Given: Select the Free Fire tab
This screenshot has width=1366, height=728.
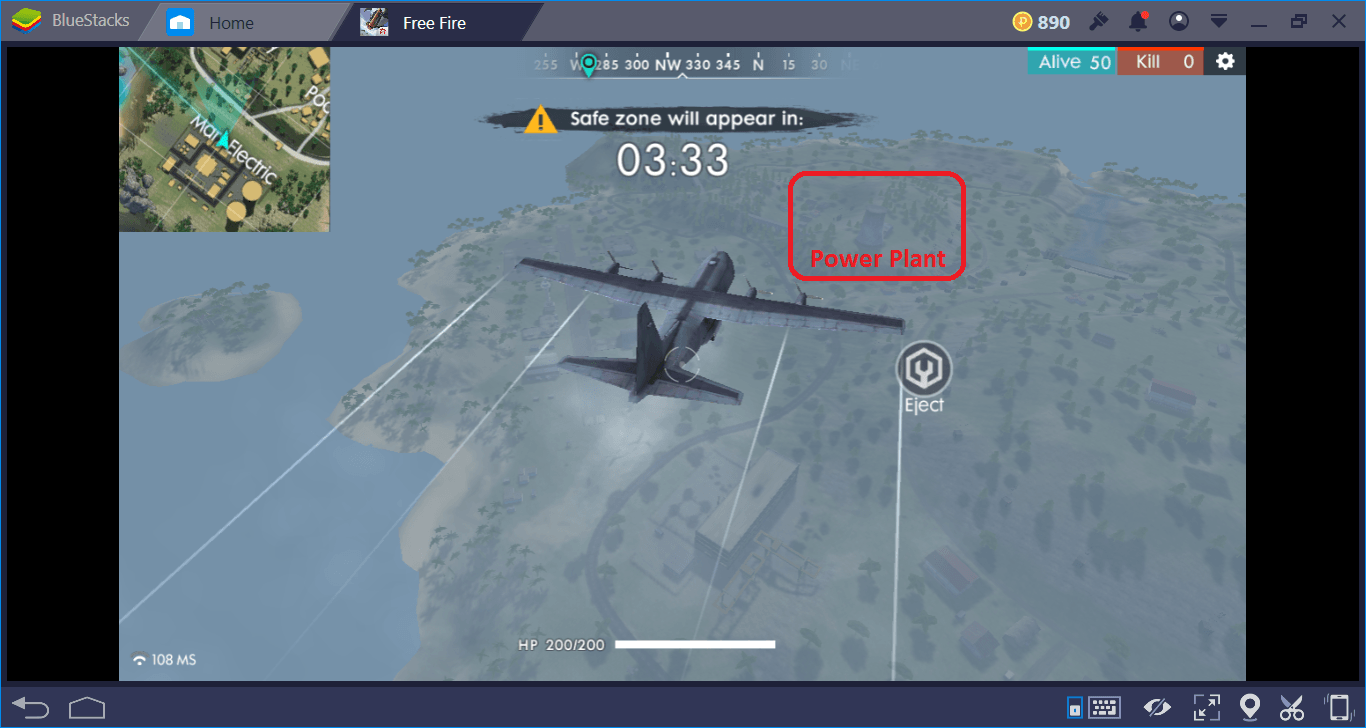Looking at the screenshot, I should coord(433,21).
